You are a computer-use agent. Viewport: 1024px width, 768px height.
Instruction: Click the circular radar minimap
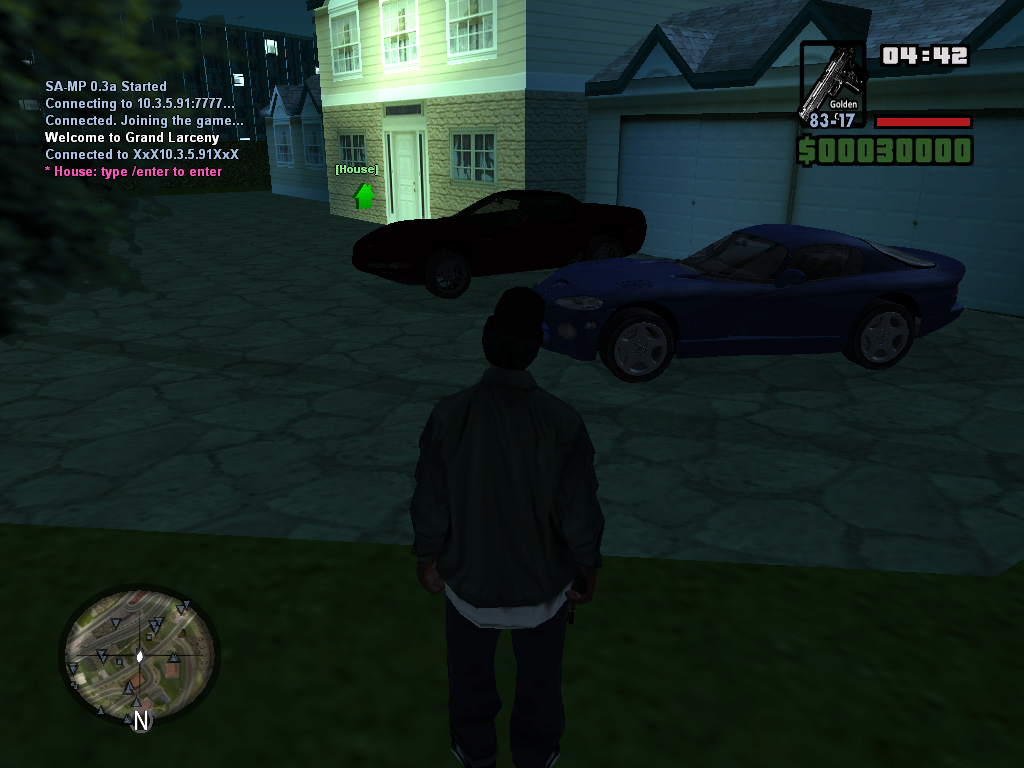[139, 654]
